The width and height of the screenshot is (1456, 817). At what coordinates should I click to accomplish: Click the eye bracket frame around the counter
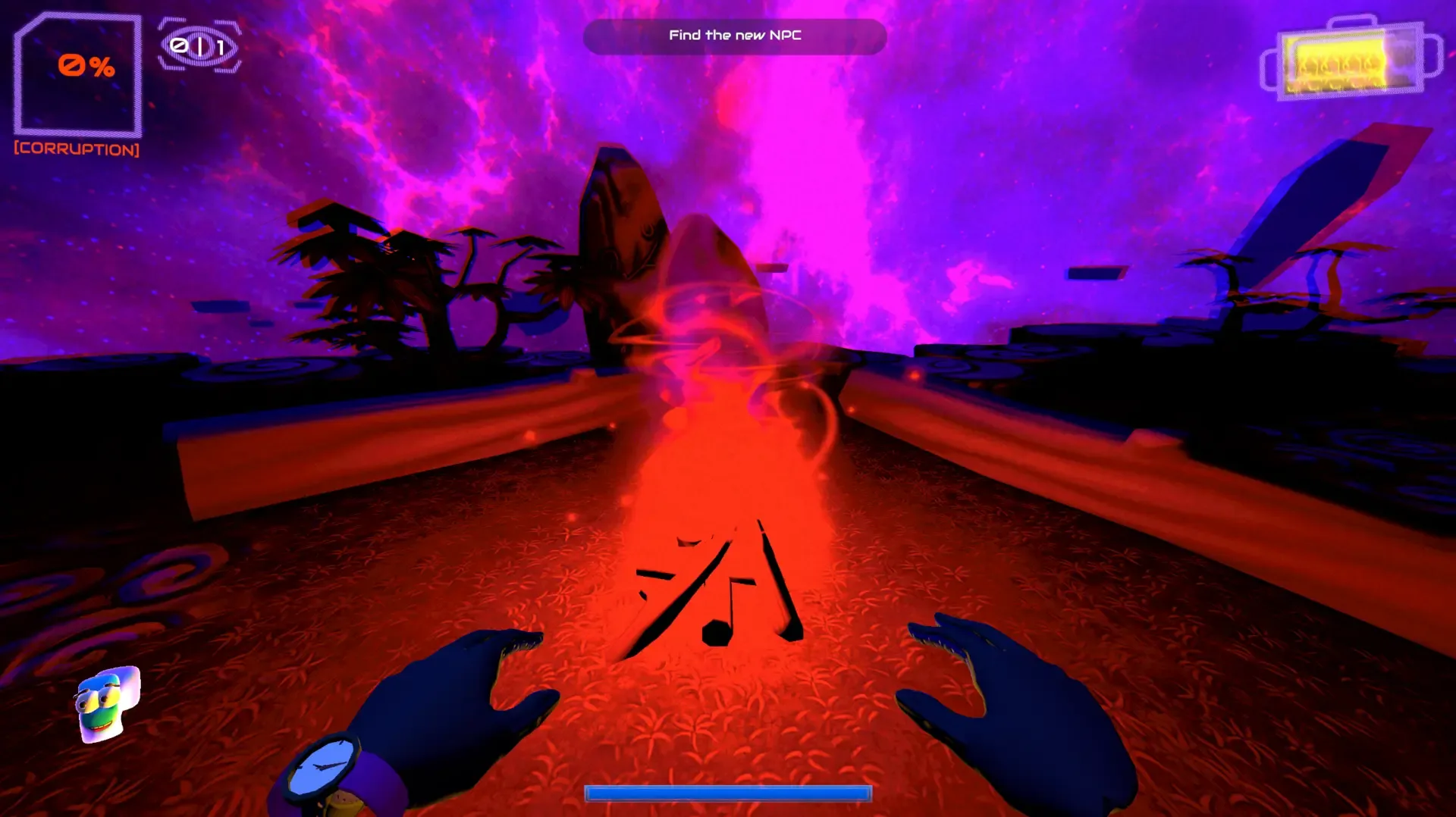[x=199, y=45]
